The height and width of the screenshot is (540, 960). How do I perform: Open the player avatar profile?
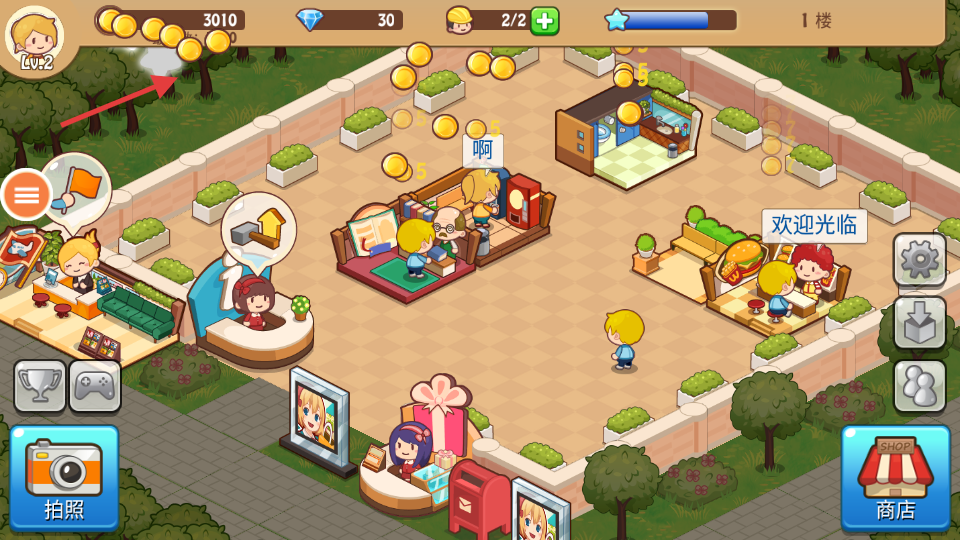click(x=34, y=38)
